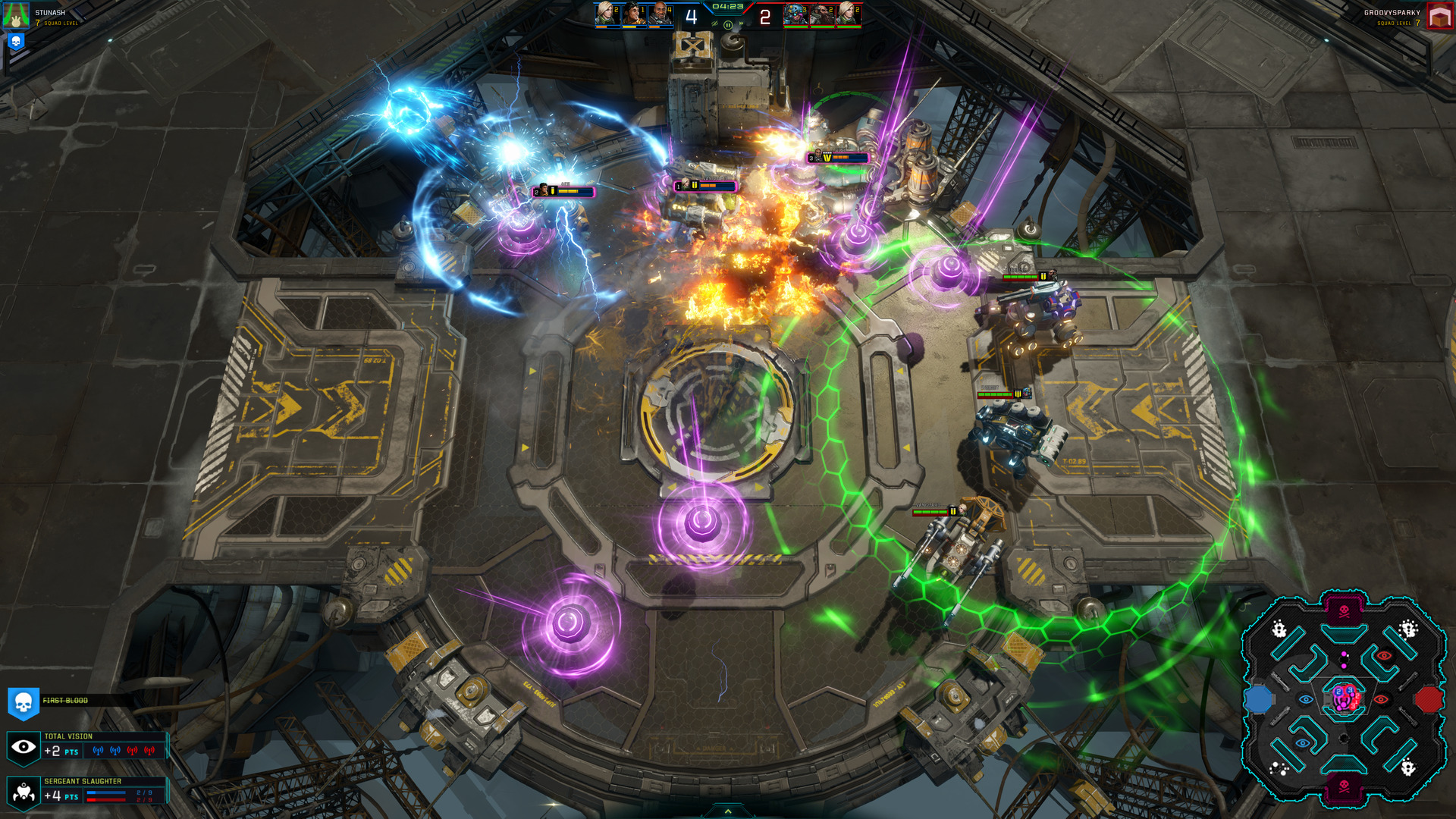1456x819 pixels.
Task: Expand the upward chevron at bottom center
Action: (x=728, y=810)
